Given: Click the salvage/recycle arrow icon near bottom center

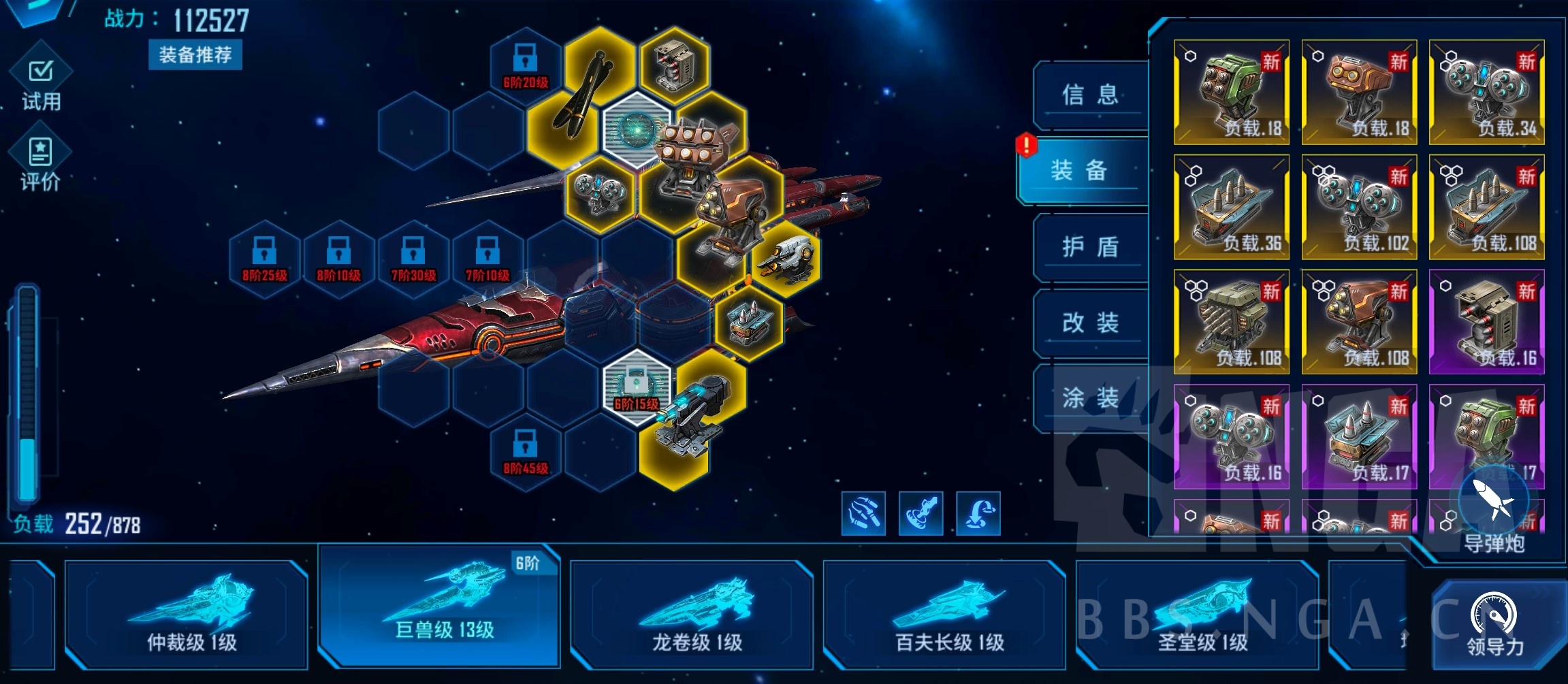Looking at the screenshot, I should (978, 514).
